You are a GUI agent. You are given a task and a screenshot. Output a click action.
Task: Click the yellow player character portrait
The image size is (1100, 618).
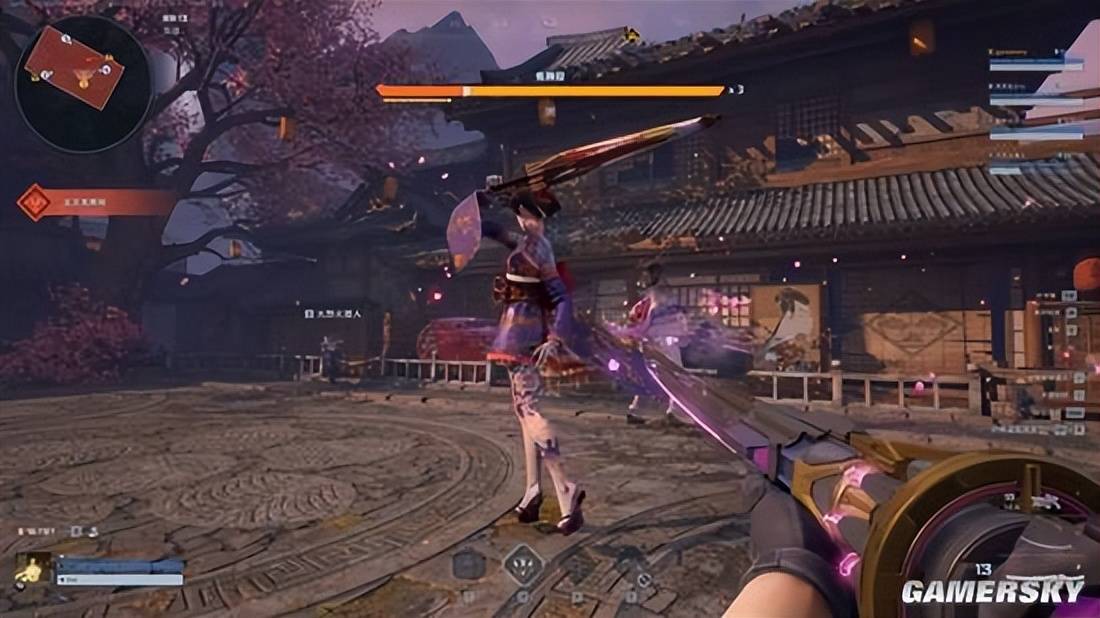coord(32,570)
